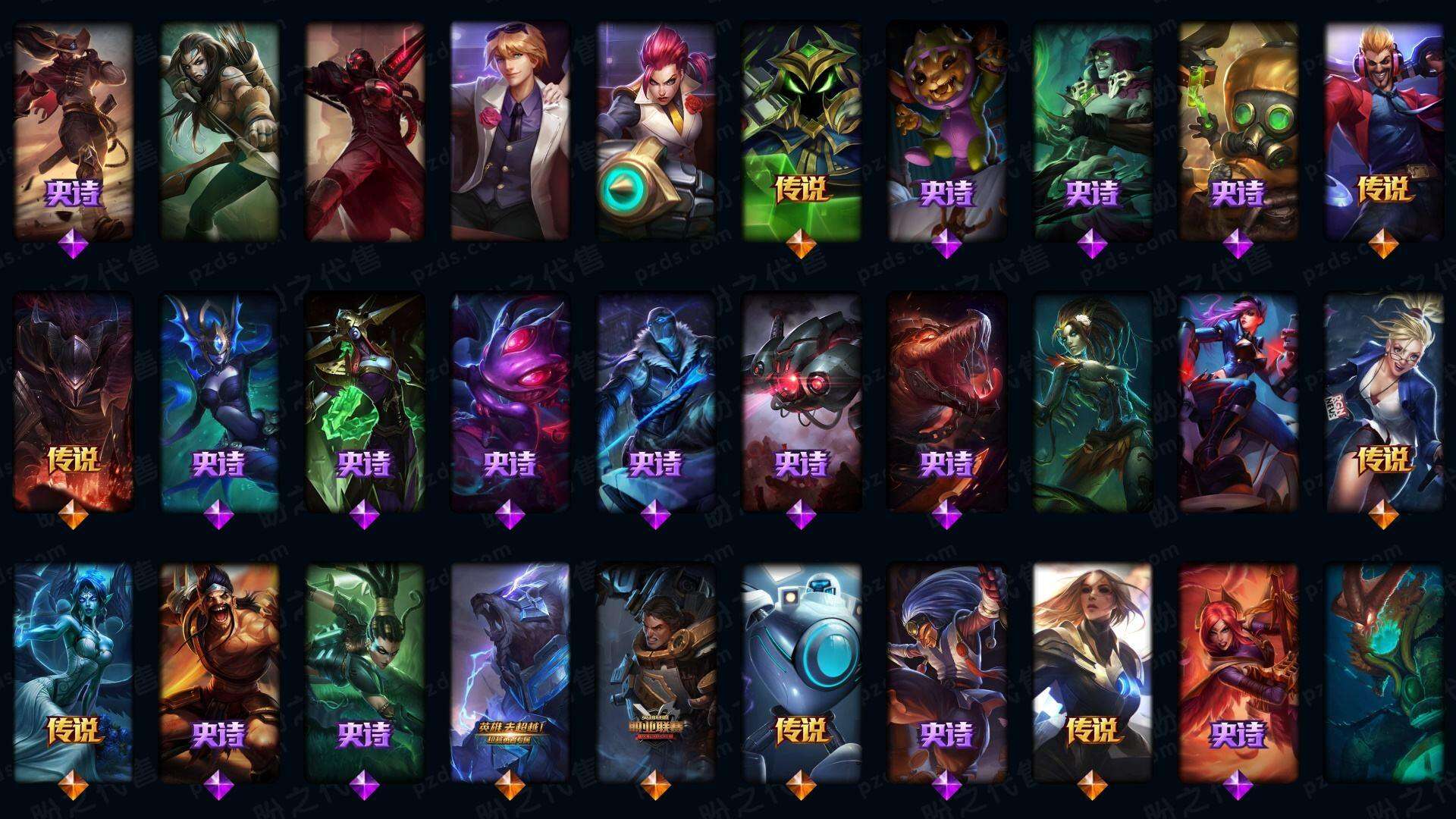Pick the red-haired fiery woman skin card
The image size is (1456, 819).
[1238, 671]
